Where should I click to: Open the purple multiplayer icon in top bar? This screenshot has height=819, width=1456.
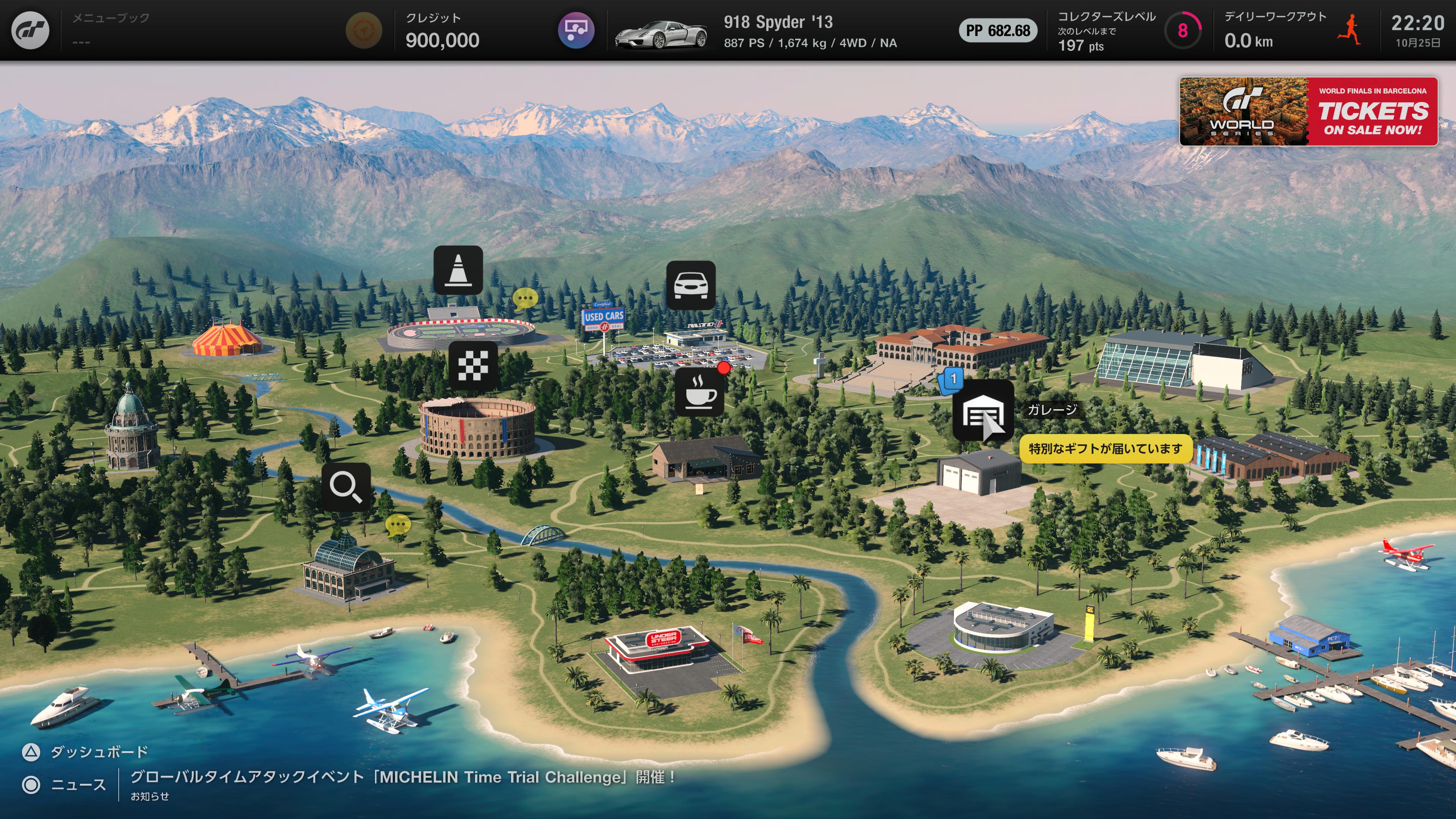576,30
